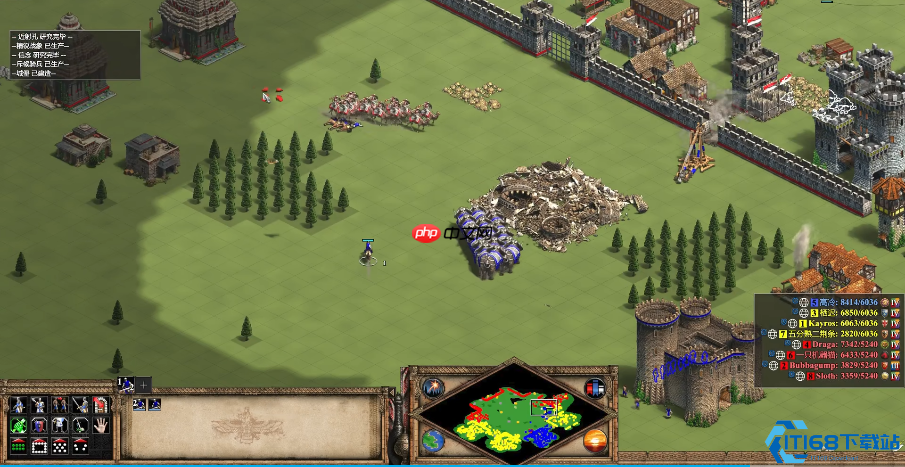Choose the open hand stop command

pos(100,425)
